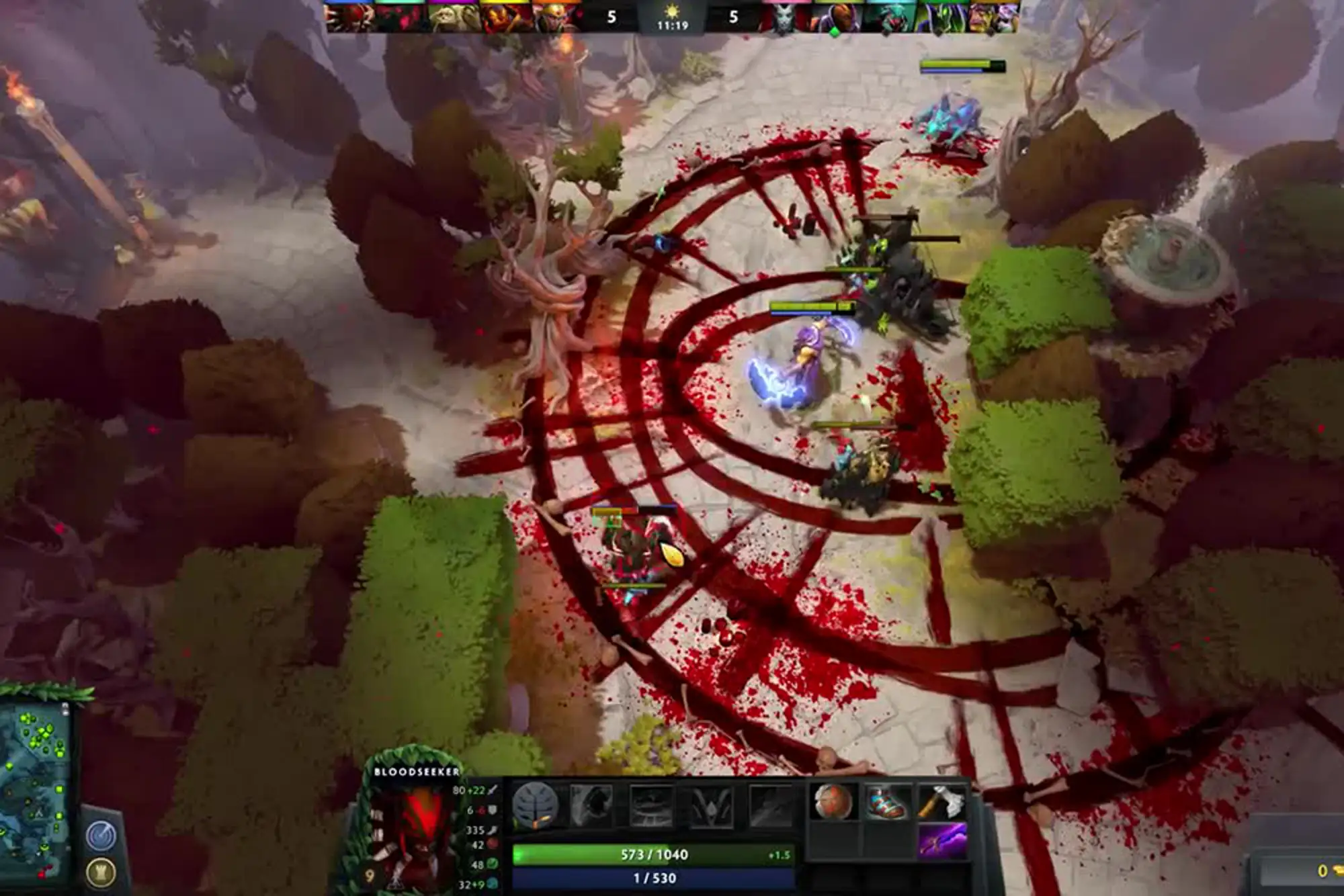Select the blonde helmeted hero portrait

click(x=558, y=17)
